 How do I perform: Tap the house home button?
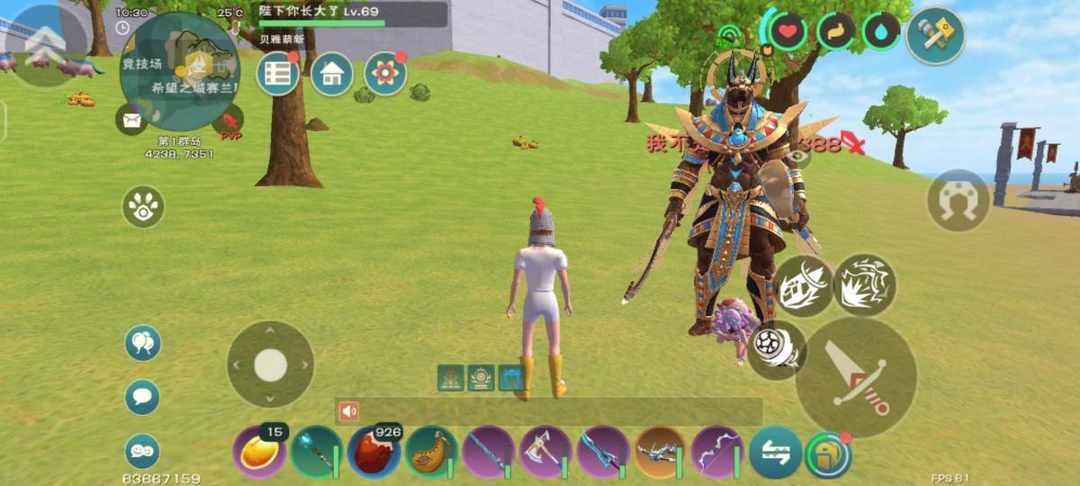332,74
